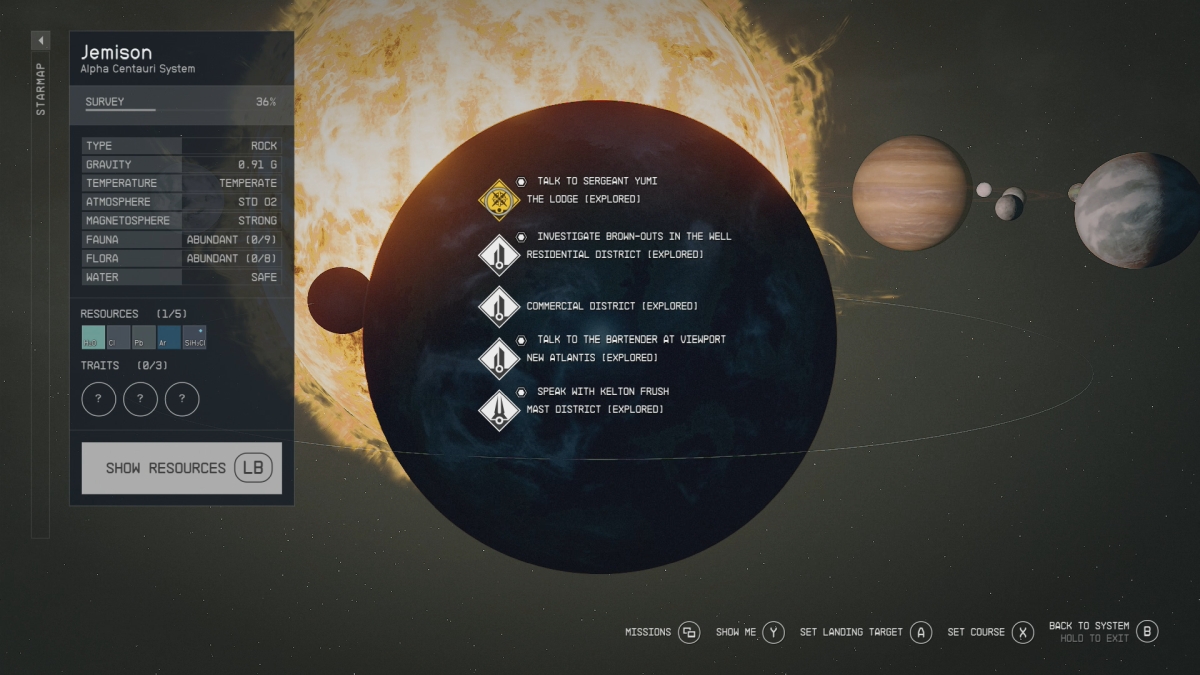1200x675 pixels.
Task: Select the Ar argon resource tile
Action: click(169, 337)
